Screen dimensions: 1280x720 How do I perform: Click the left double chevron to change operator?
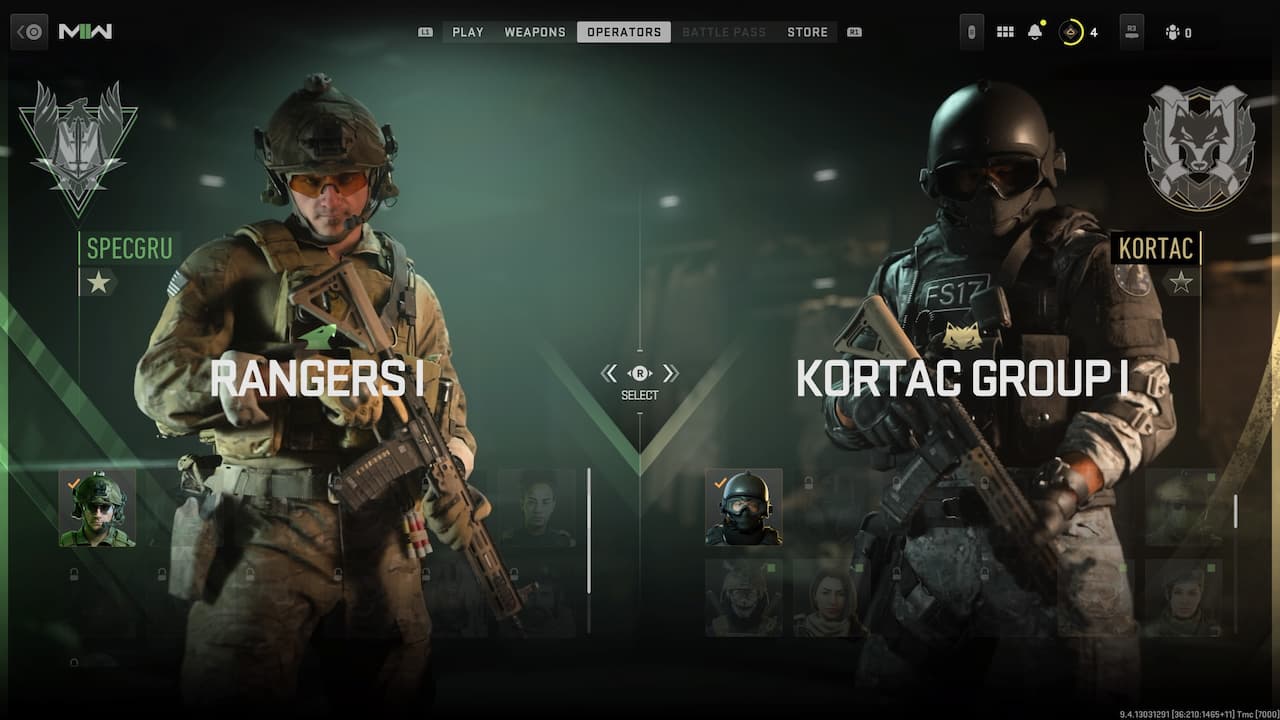tap(609, 373)
